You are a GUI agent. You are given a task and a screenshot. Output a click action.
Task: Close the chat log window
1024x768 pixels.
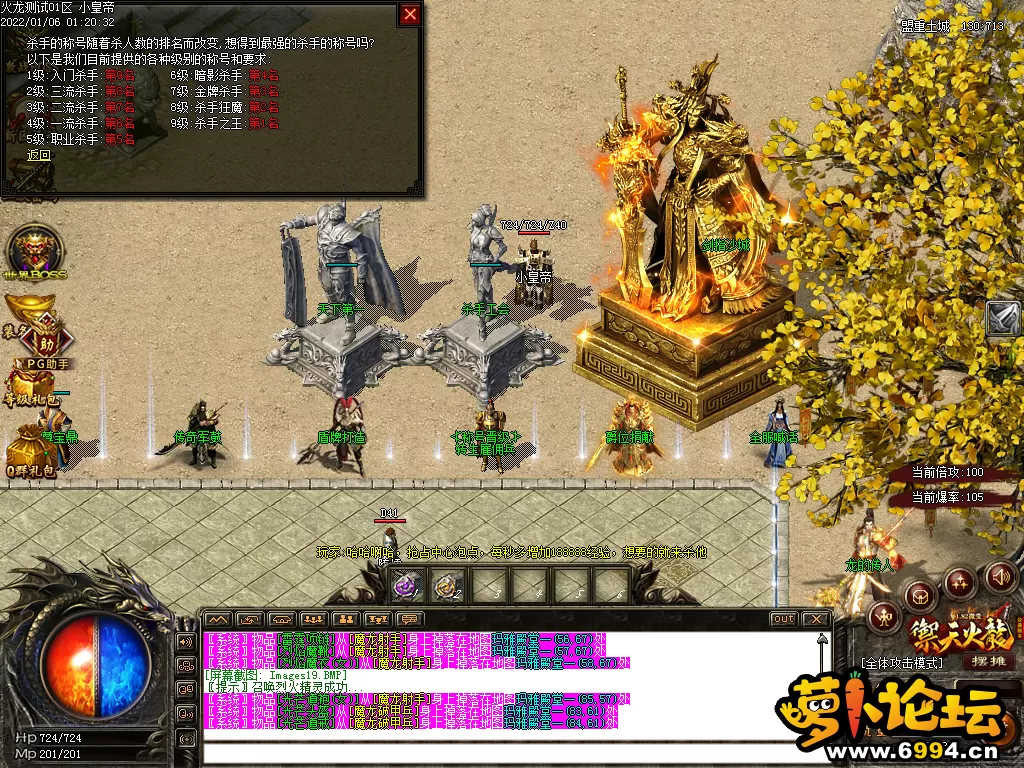[x=817, y=619]
